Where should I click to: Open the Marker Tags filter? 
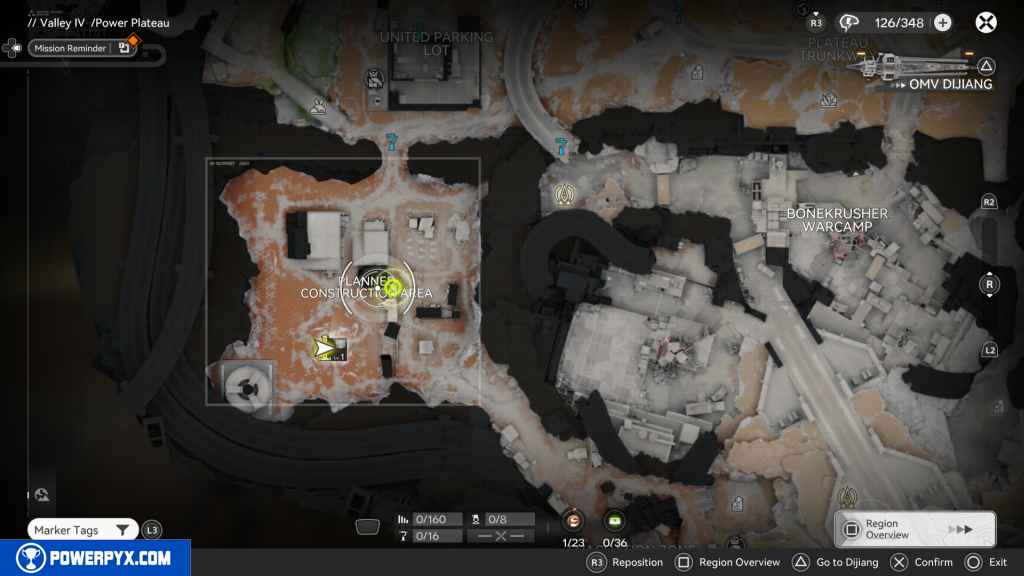click(x=84, y=530)
